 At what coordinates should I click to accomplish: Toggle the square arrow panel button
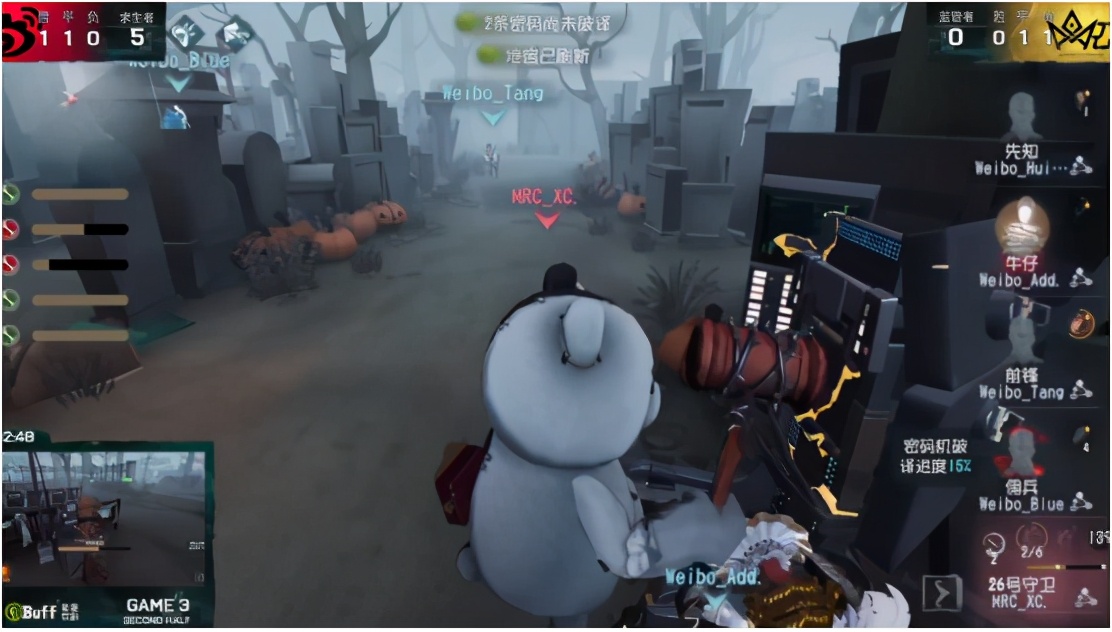click(941, 594)
